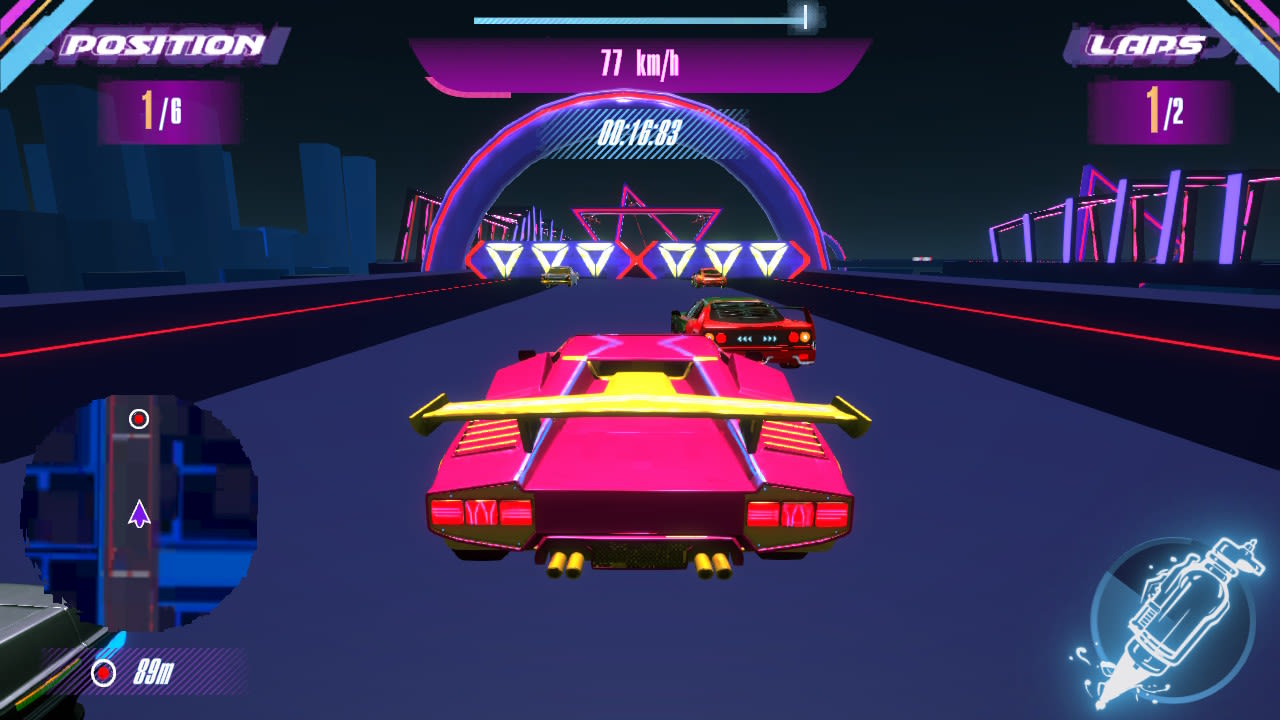Expand the race timer showing 00:16:83
Viewport: 1280px width, 720px height.
click(640, 130)
